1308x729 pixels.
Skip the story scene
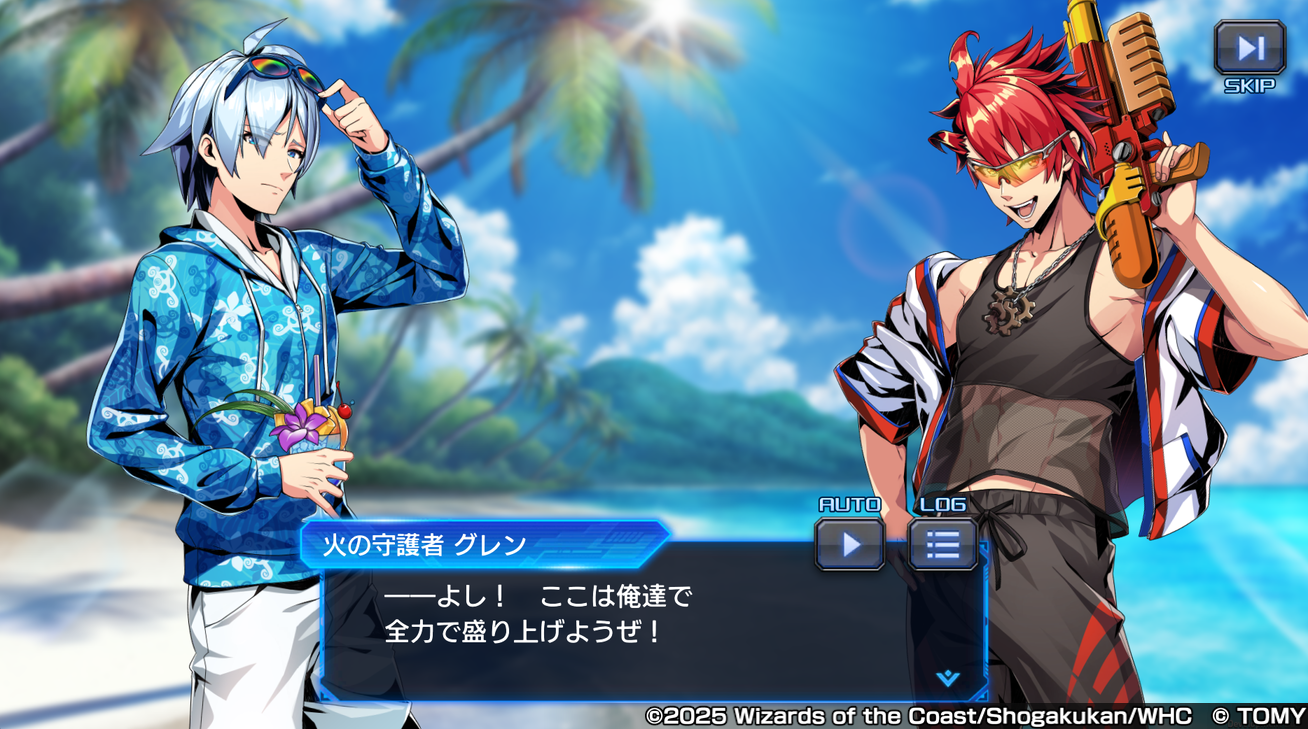pos(1249,49)
